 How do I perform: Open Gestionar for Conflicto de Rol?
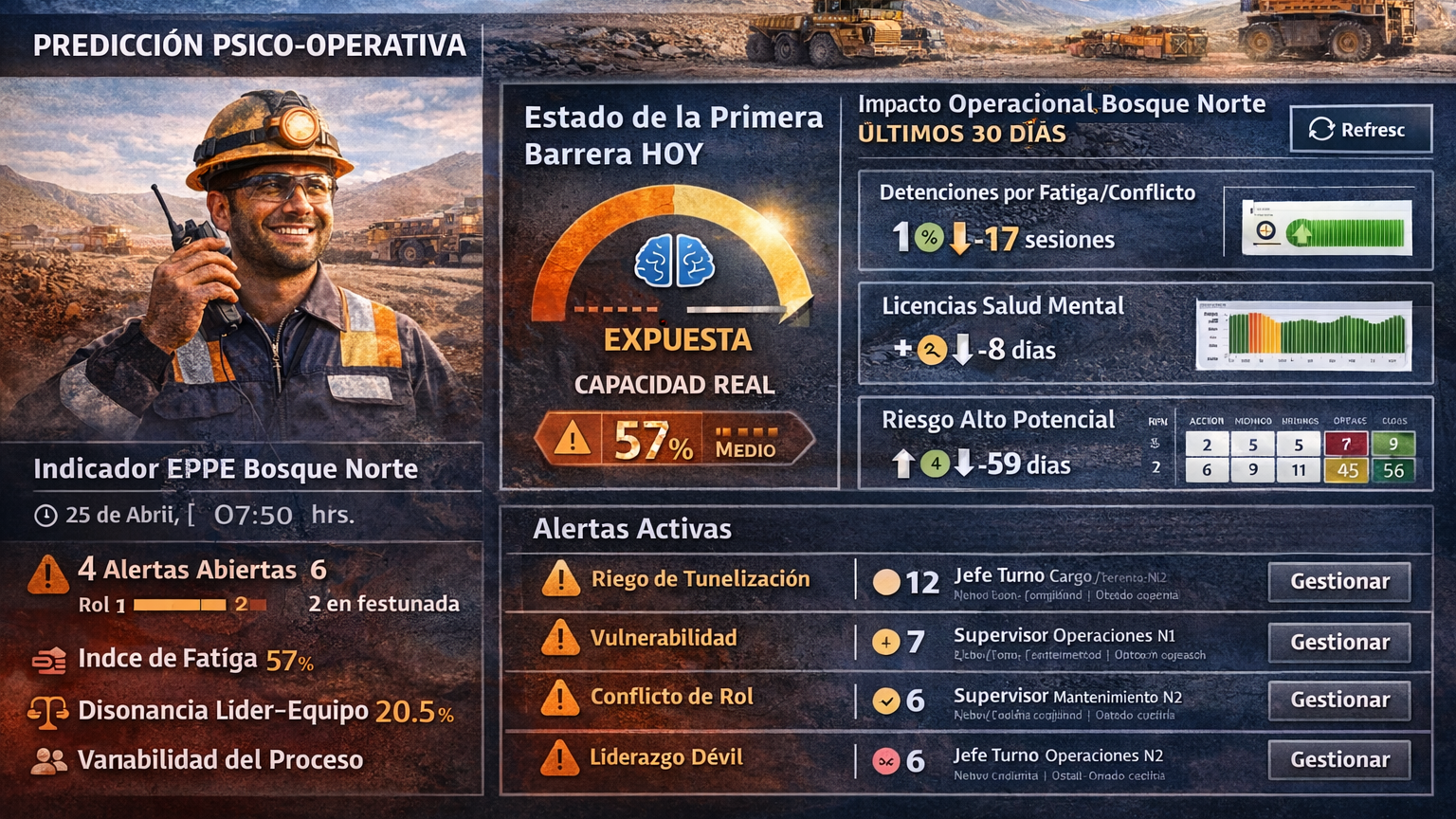(1338, 701)
